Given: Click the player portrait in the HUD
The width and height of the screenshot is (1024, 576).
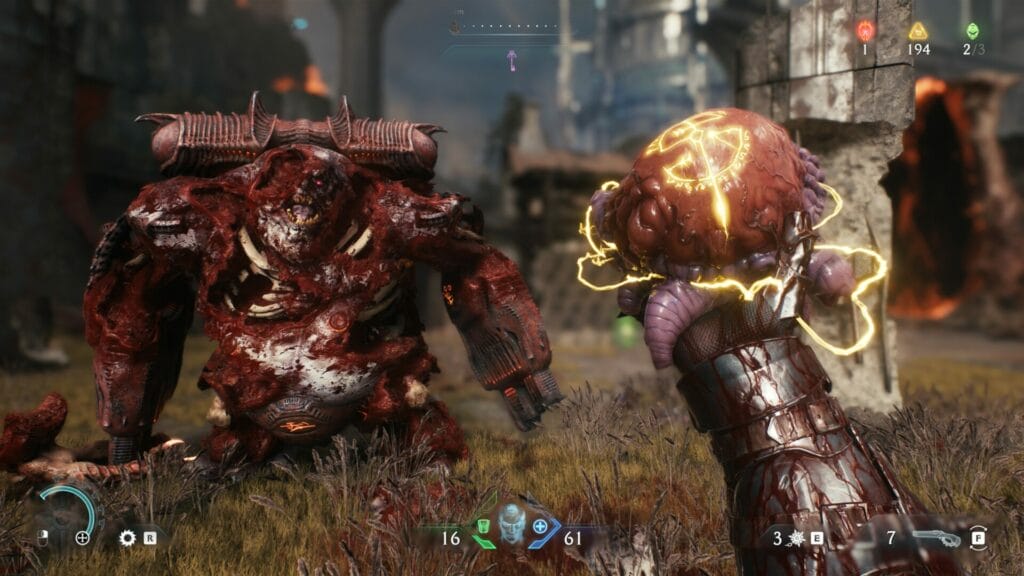Looking at the screenshot, I should click(512, 523).
